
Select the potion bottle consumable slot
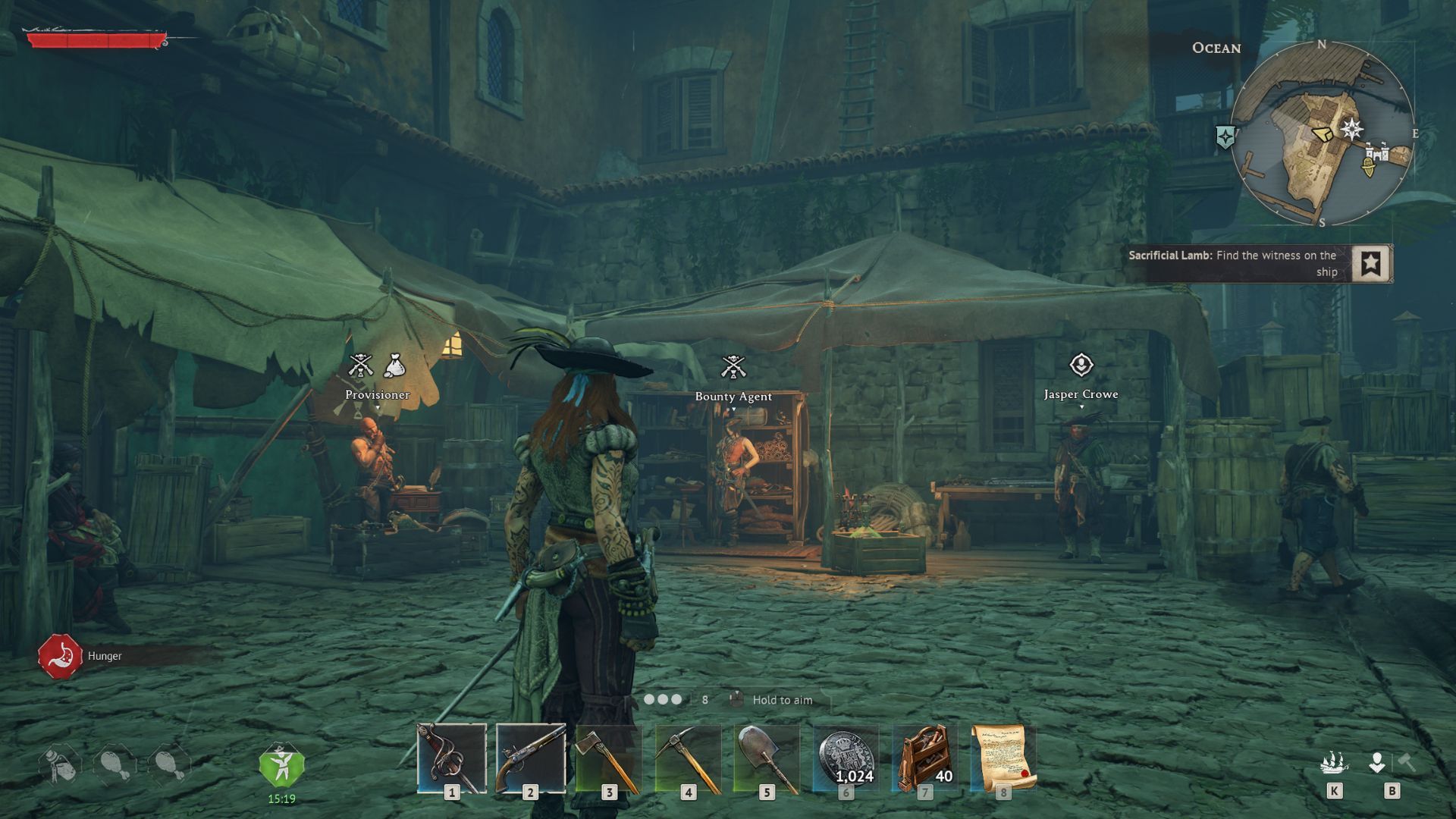coord(60,764)
